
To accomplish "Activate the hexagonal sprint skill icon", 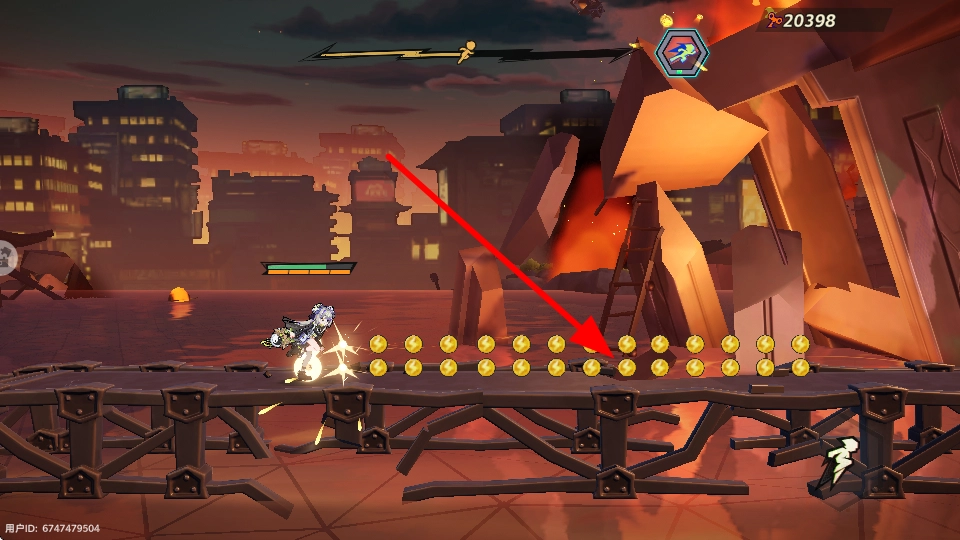I will pyautogui.click(x=682, y=52).
